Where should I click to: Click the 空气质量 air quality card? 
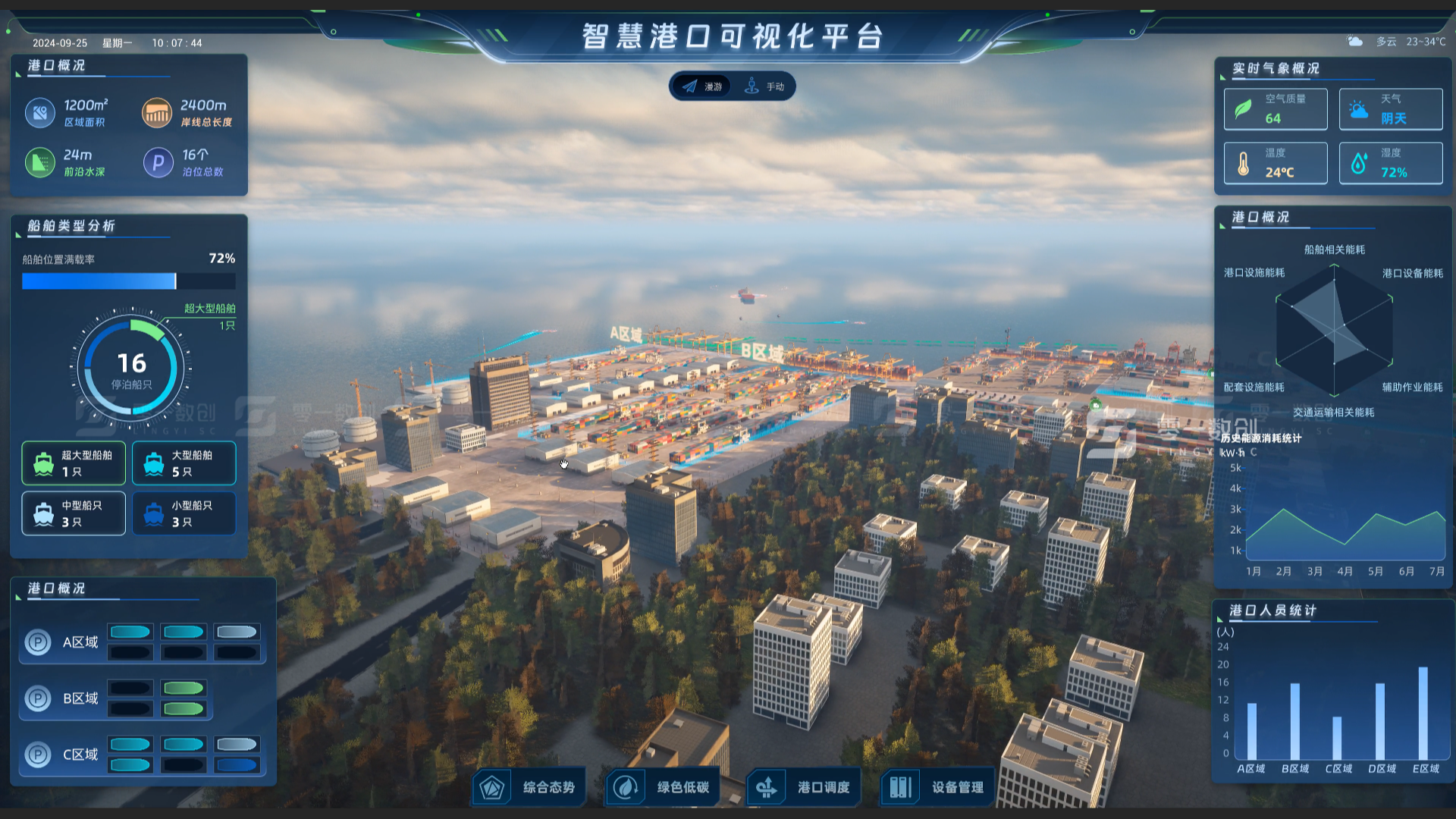[x=1276, y=109]
